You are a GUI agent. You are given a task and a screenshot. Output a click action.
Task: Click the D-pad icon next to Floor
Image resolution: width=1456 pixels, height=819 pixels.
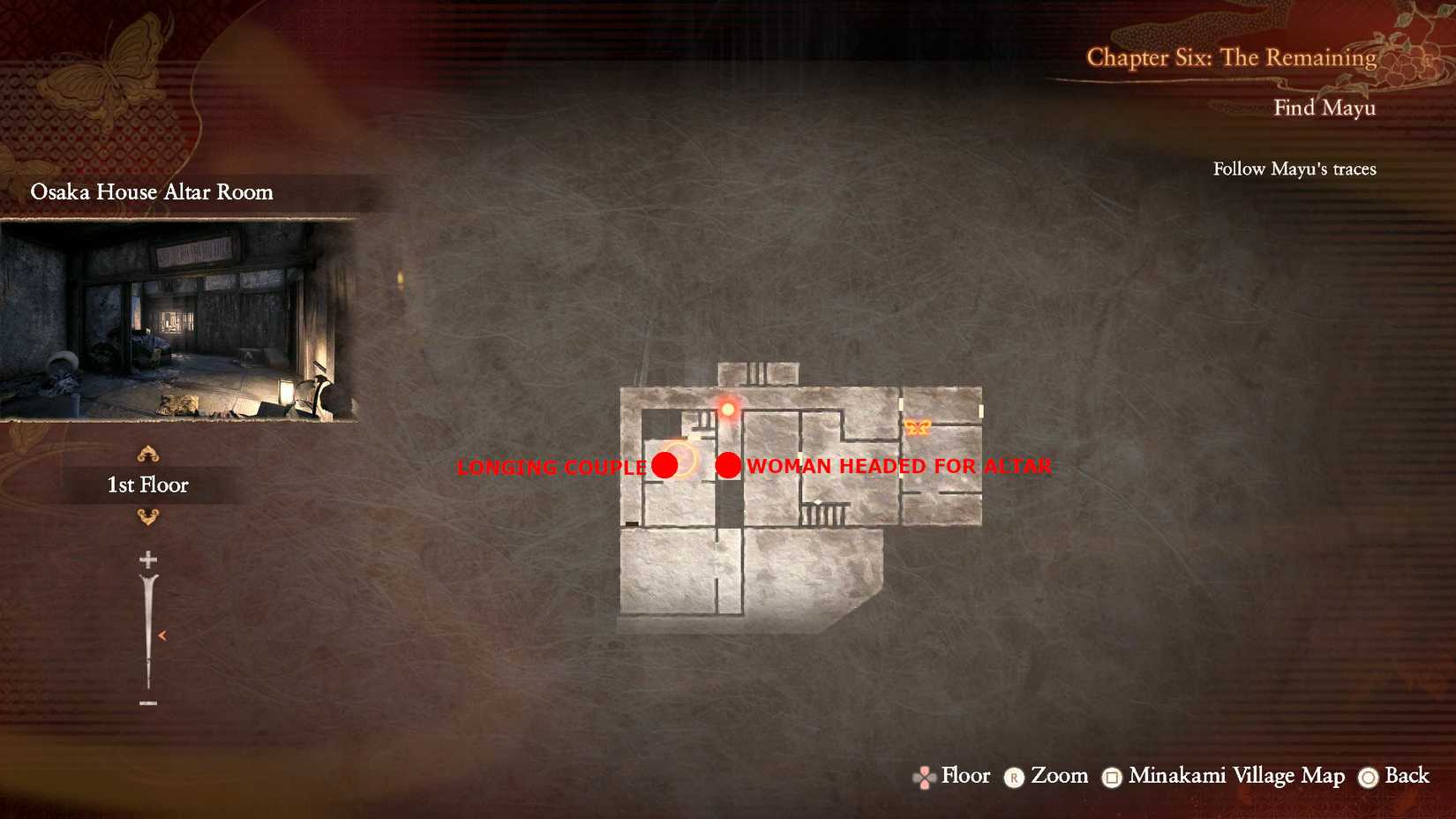click(x=923, y=778)
